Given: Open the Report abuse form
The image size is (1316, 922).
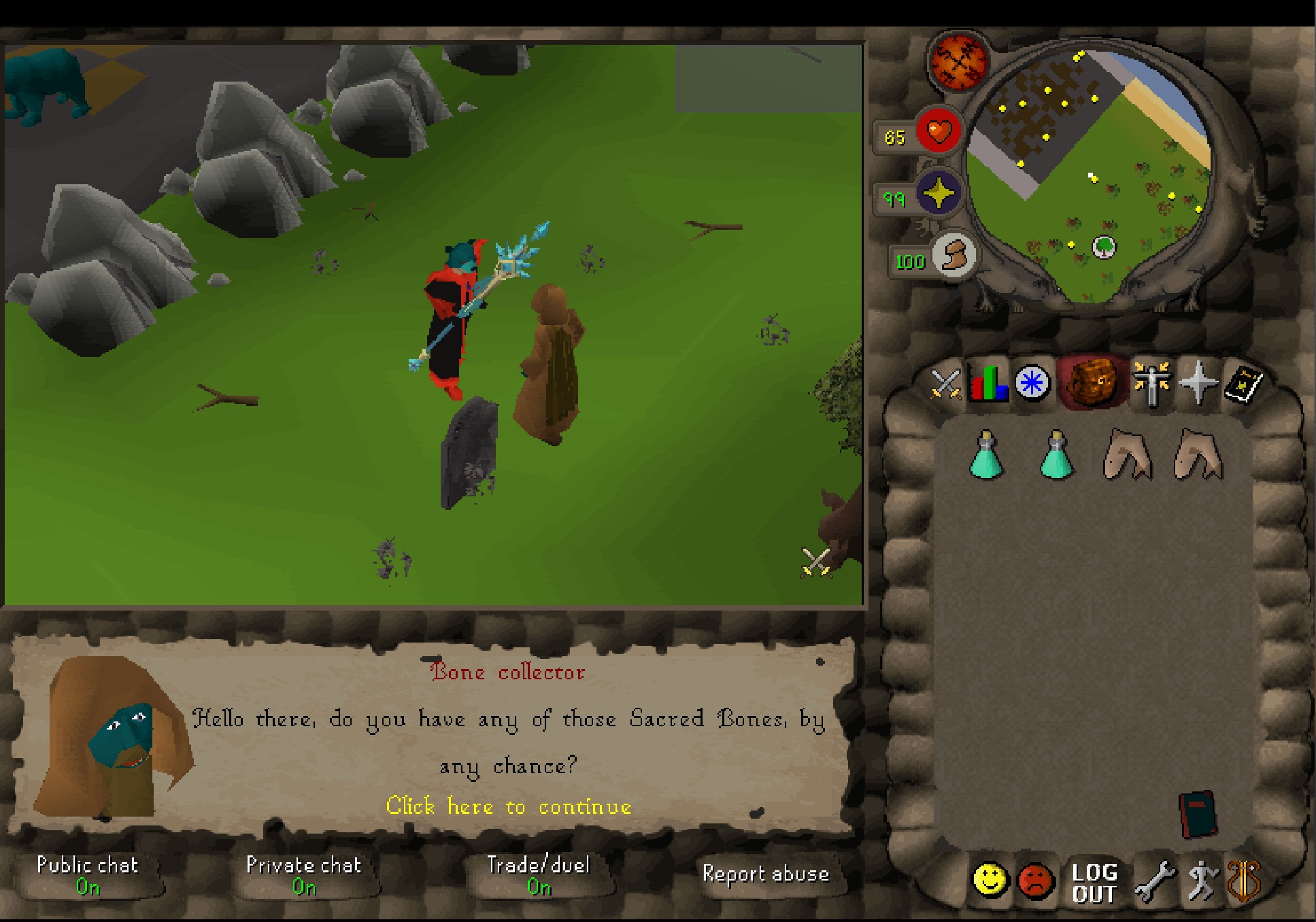Looking at the screenshot, I should [765, 874].
